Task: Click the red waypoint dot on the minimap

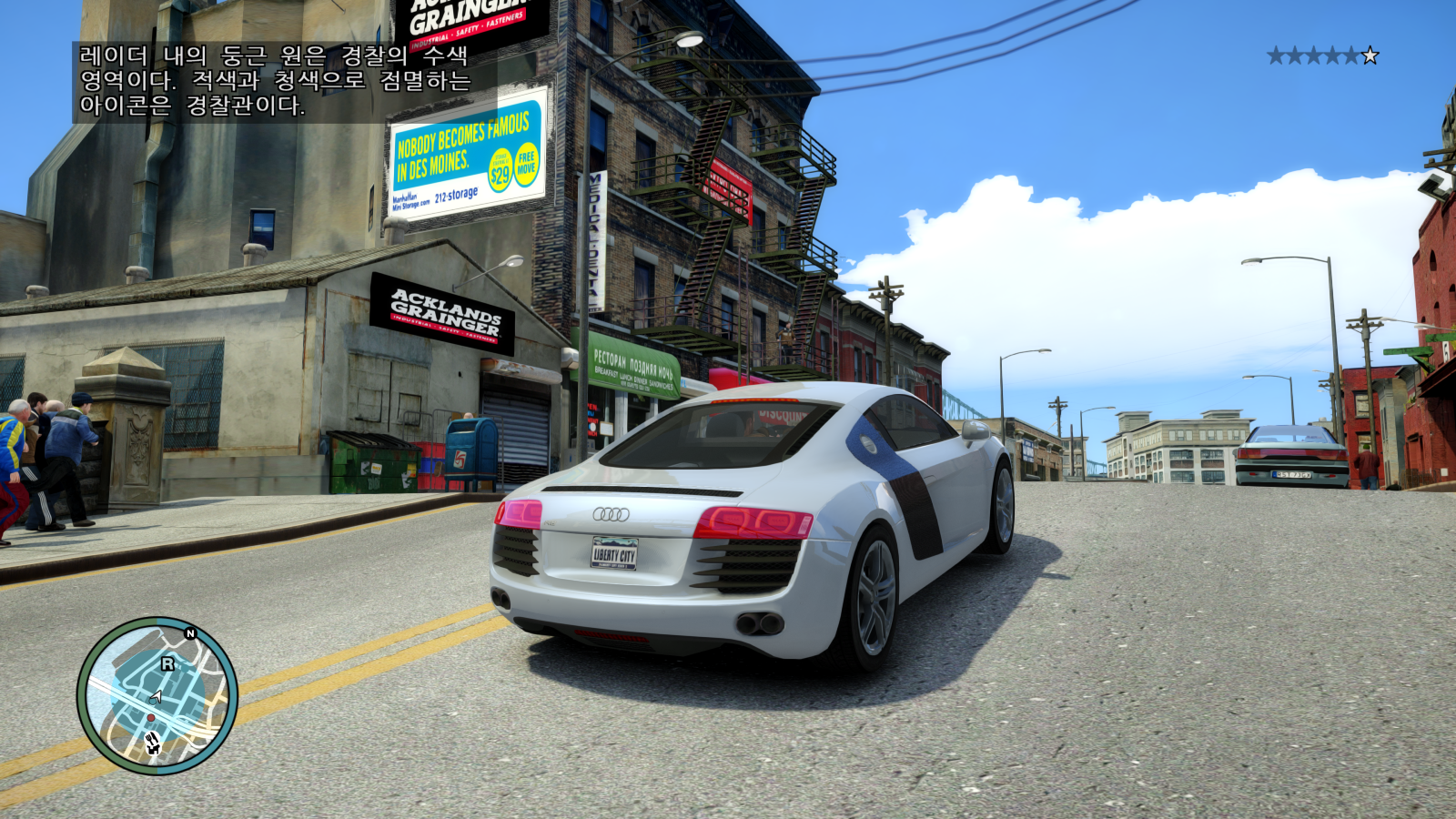Action: click(x=151, y=718)
